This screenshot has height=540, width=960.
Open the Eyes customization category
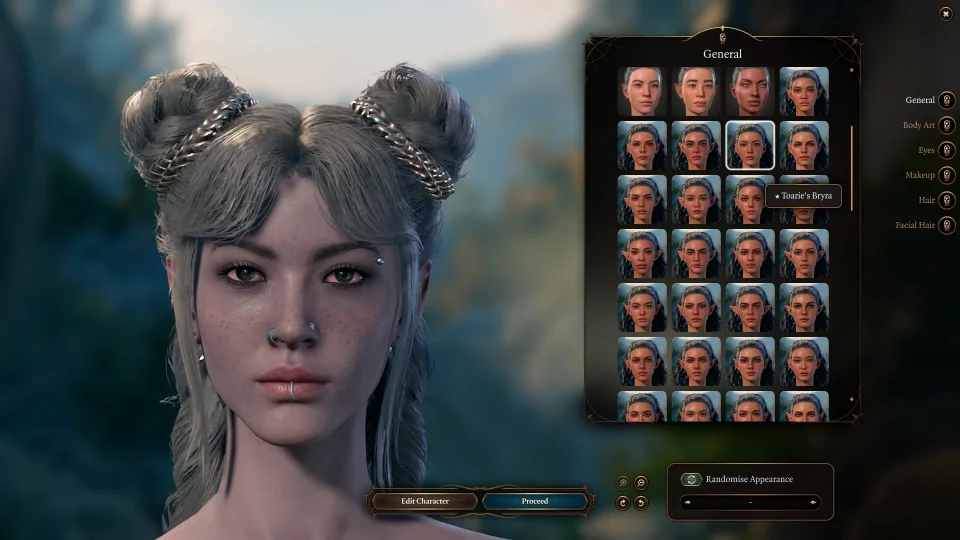click(x=946, y=150)
